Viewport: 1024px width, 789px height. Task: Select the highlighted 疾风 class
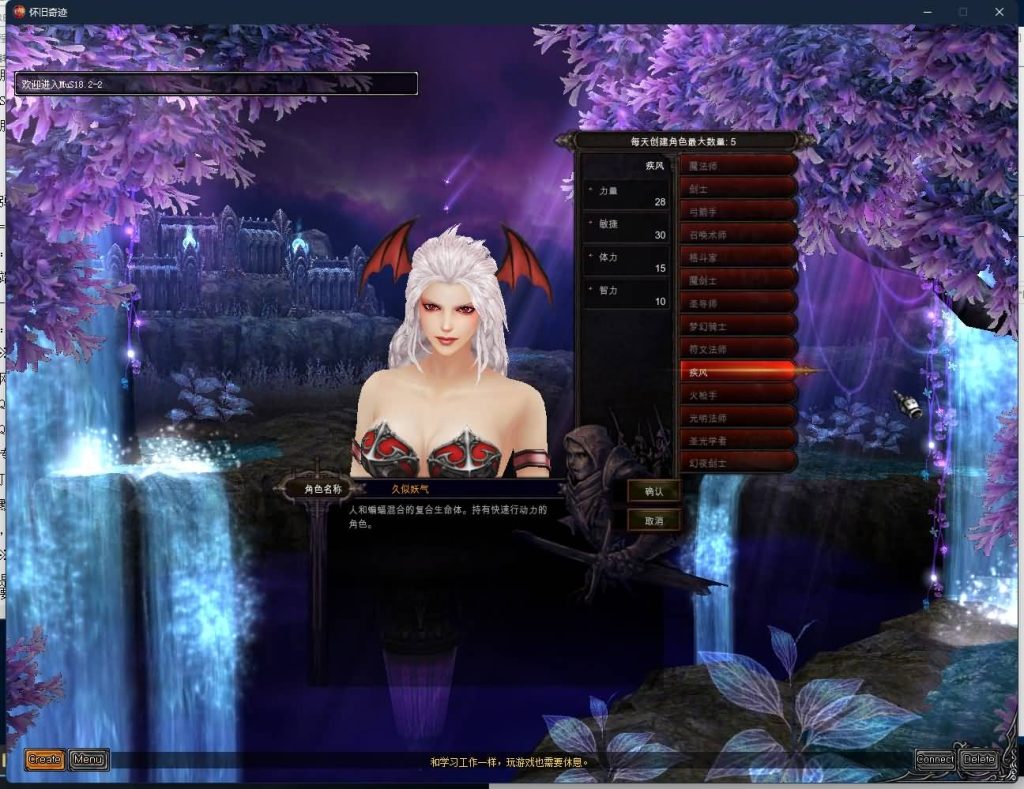coord(738,371)
